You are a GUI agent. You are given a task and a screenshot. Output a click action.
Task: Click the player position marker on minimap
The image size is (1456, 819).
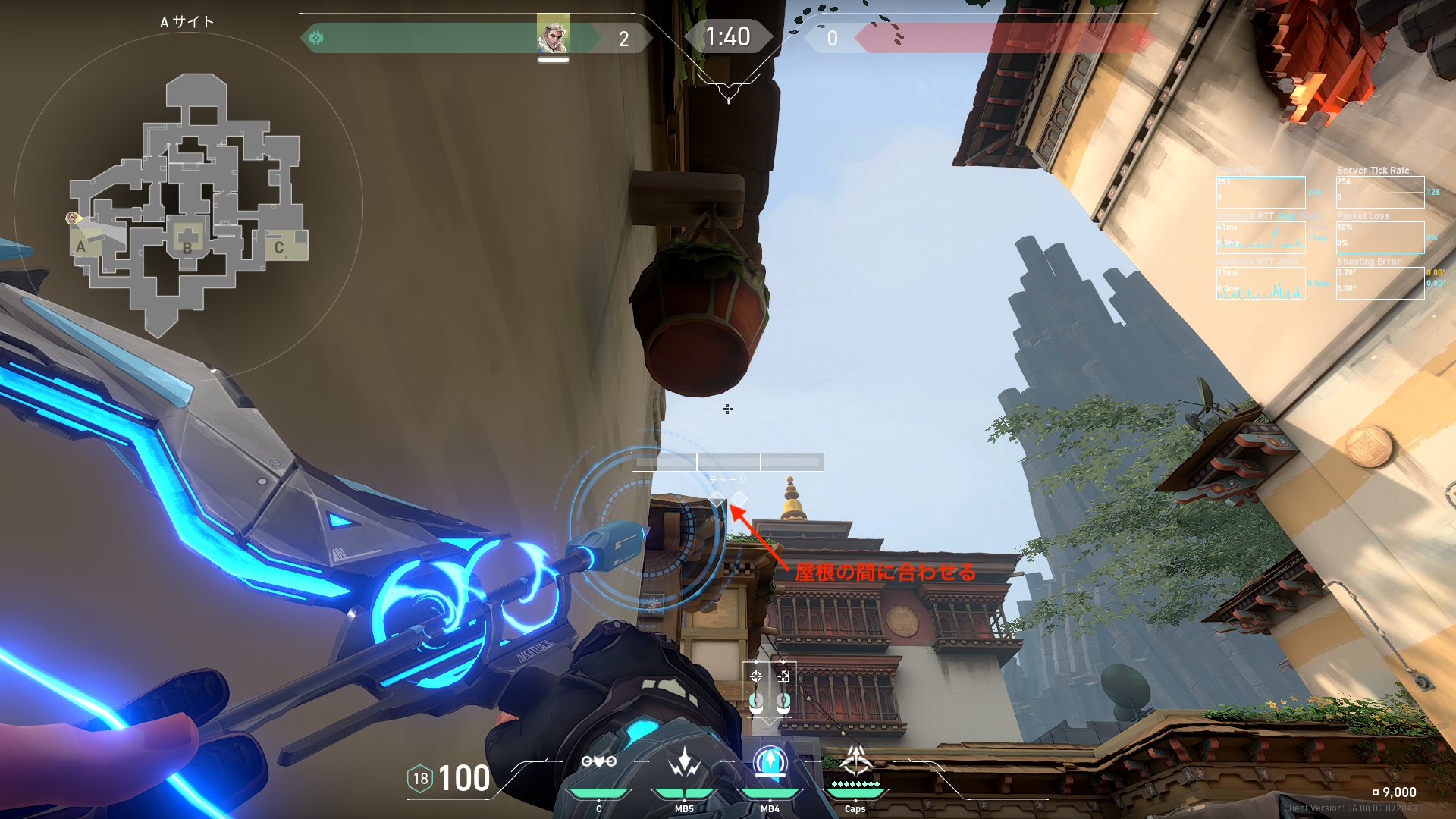coord(73,218)
